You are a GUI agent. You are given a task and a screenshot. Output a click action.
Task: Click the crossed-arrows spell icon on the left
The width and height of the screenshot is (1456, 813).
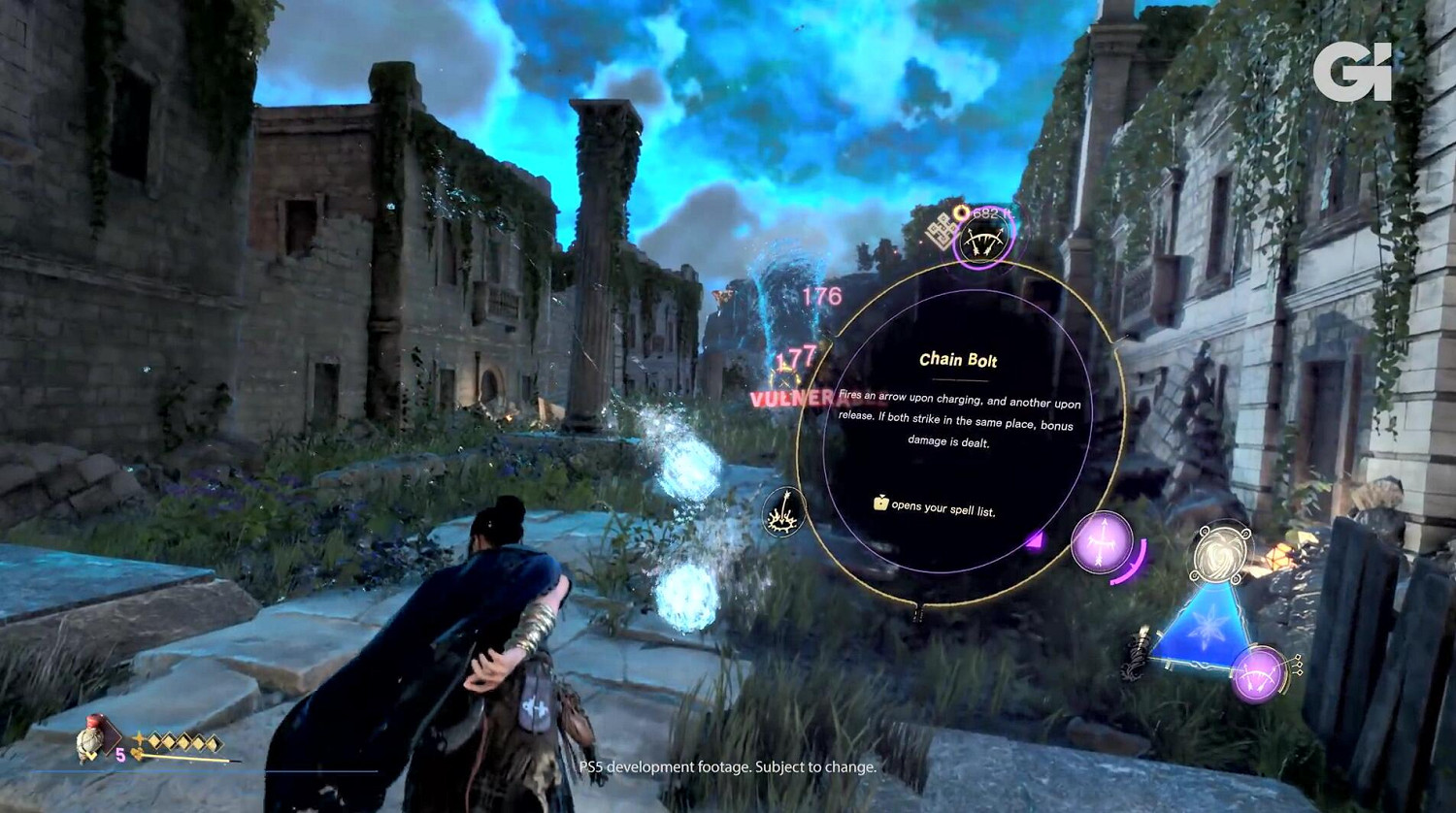pyautogui.click(x=784, y=512)
